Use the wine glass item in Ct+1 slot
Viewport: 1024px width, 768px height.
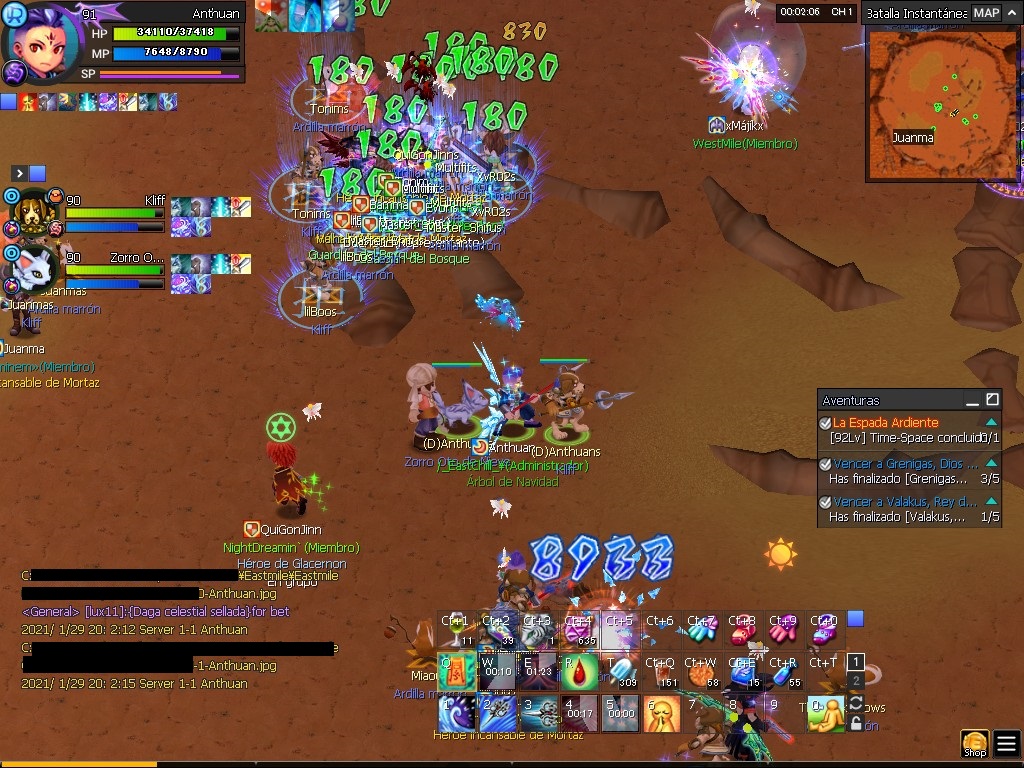[x=457, y=630]
